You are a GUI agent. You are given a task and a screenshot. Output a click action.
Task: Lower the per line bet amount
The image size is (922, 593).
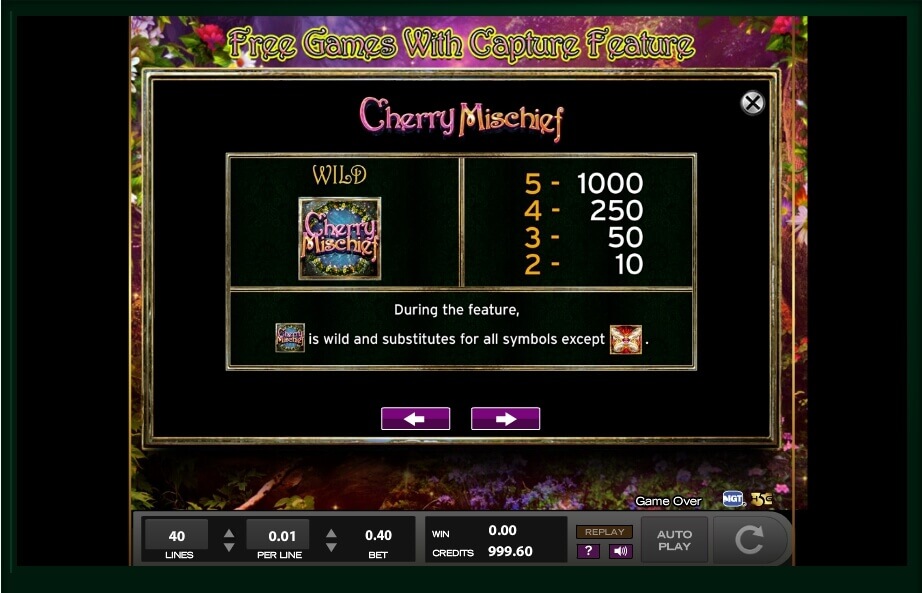[331, 547]
